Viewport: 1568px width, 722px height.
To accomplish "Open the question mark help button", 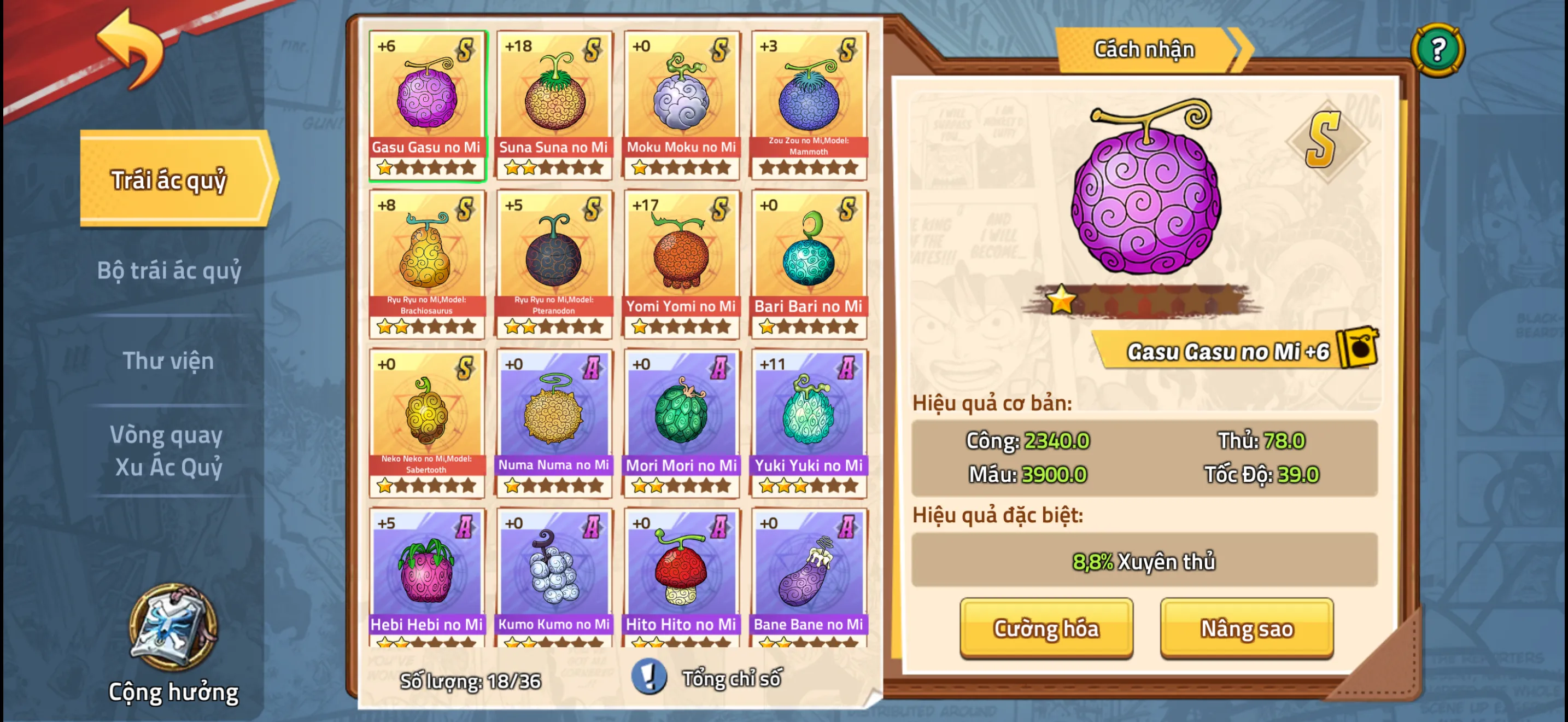I will [x=1437, y=49].
